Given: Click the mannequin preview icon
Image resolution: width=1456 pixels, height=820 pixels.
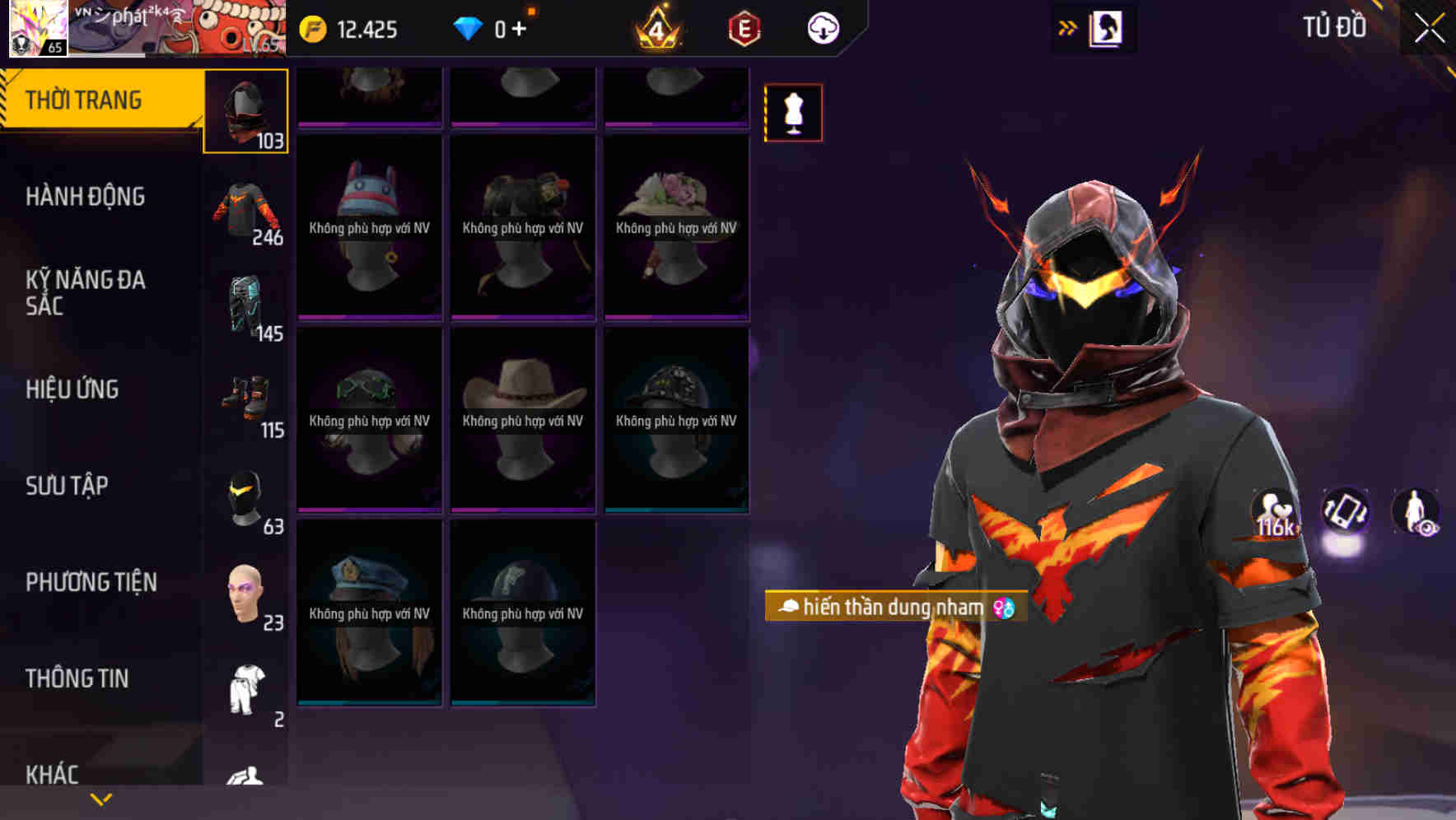Looking at the screenshot, I should click(793, 113).
